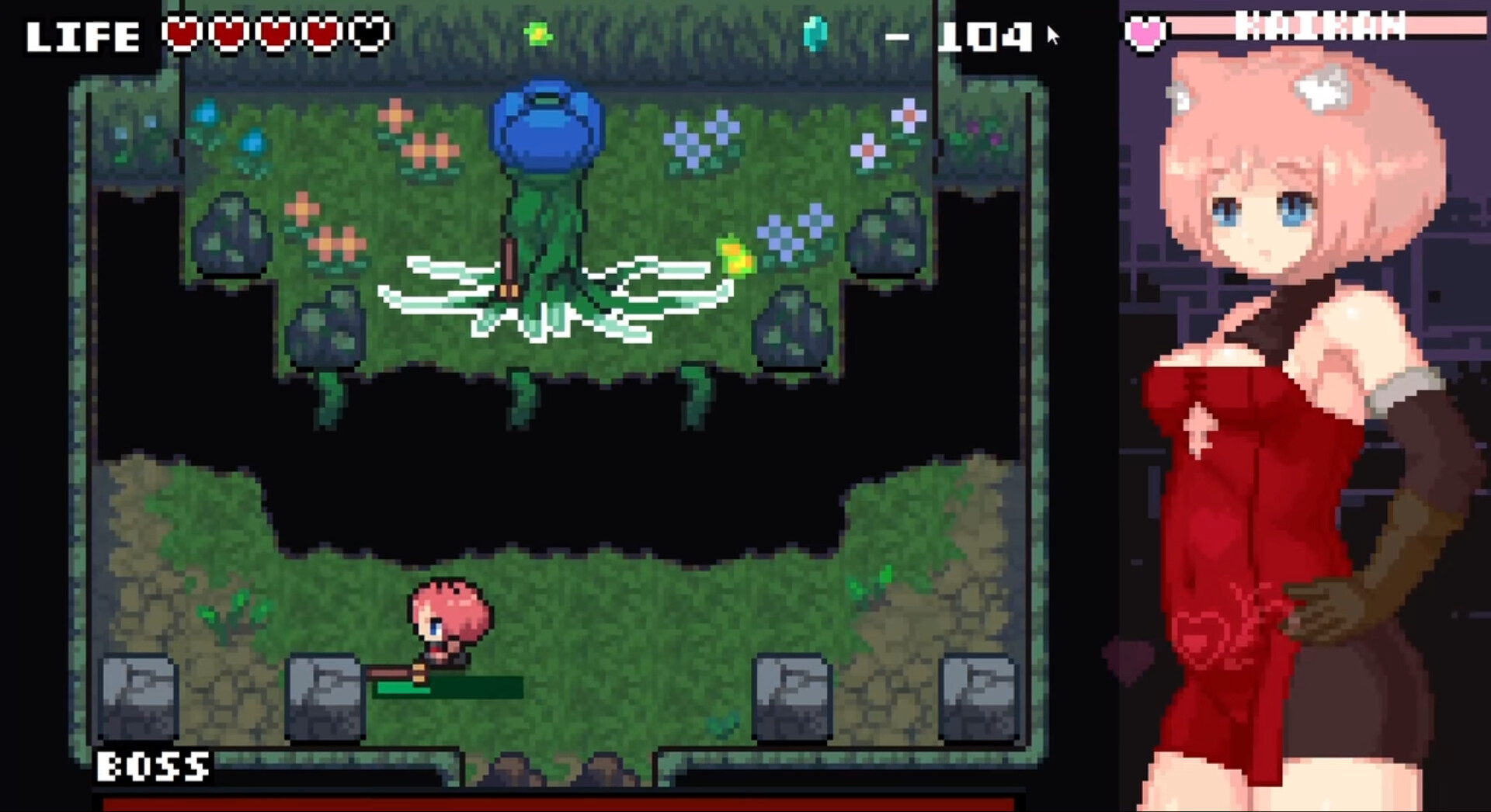
Task: Toggle the third heart of the LIFE meter
Action: pyautogui.click(x=274, y=34)
